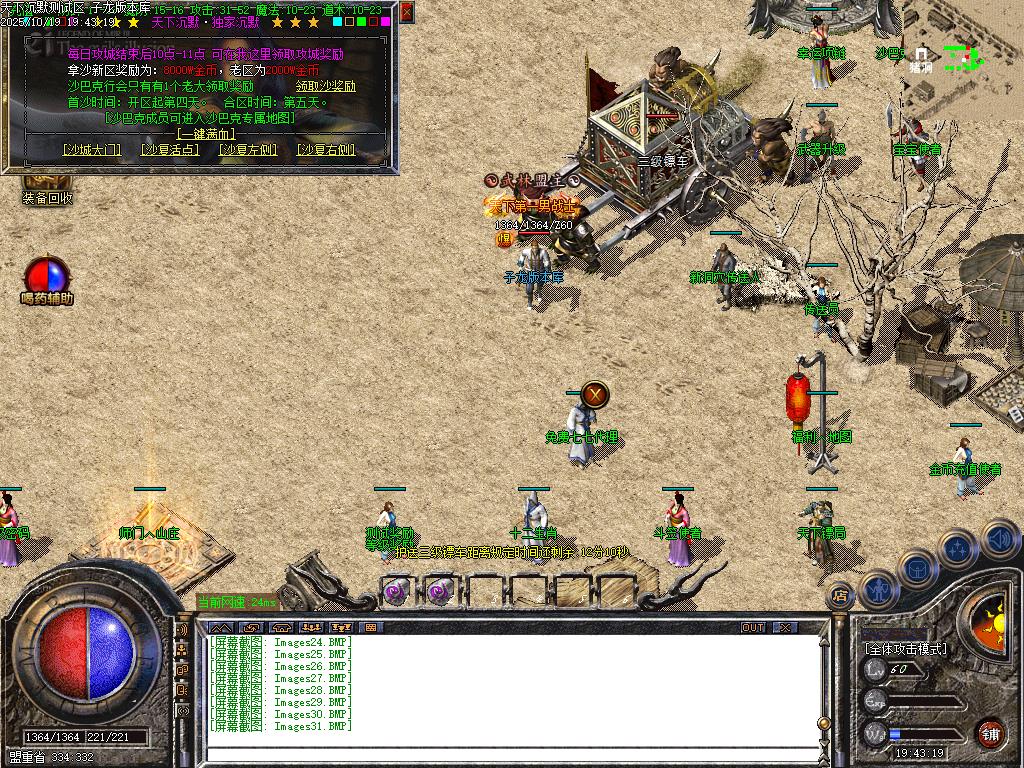Close the chat panel with its X button
Viewport: 1024px width, 768px height.
[x=786, y=627]
